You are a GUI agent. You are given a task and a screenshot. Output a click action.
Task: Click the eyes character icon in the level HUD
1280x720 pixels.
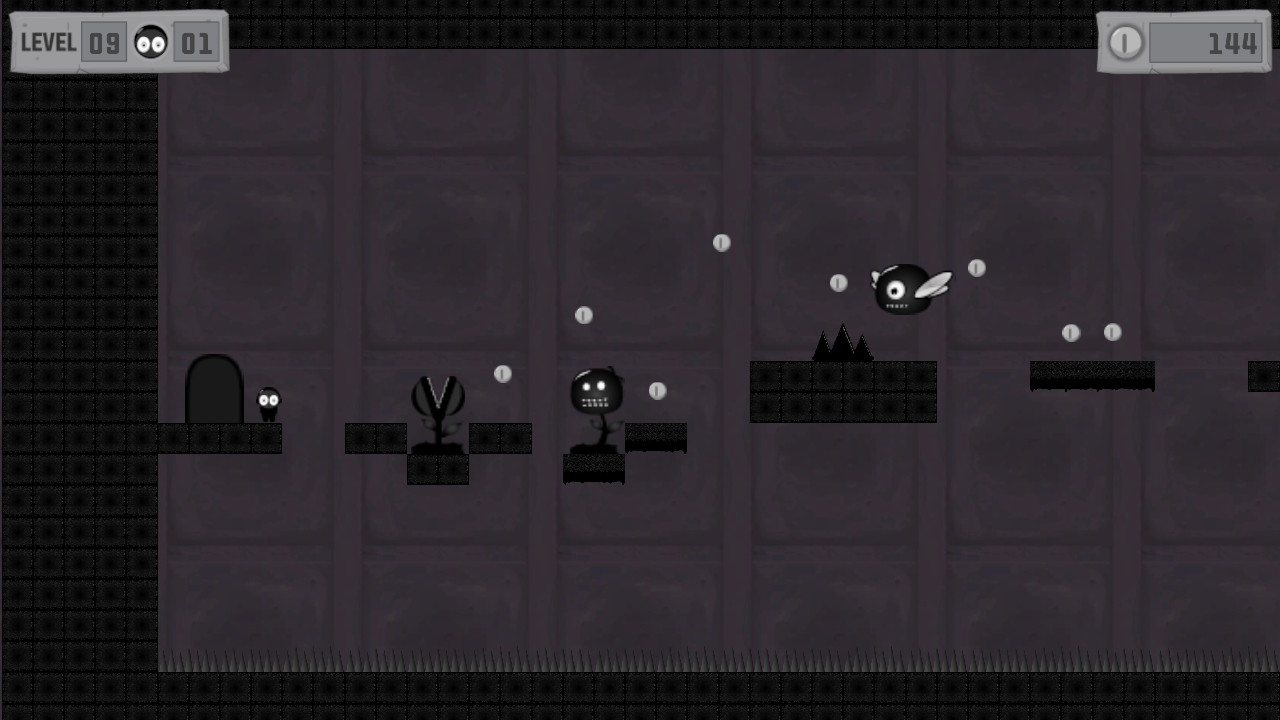pyautogui.click(x=150, y=42)
